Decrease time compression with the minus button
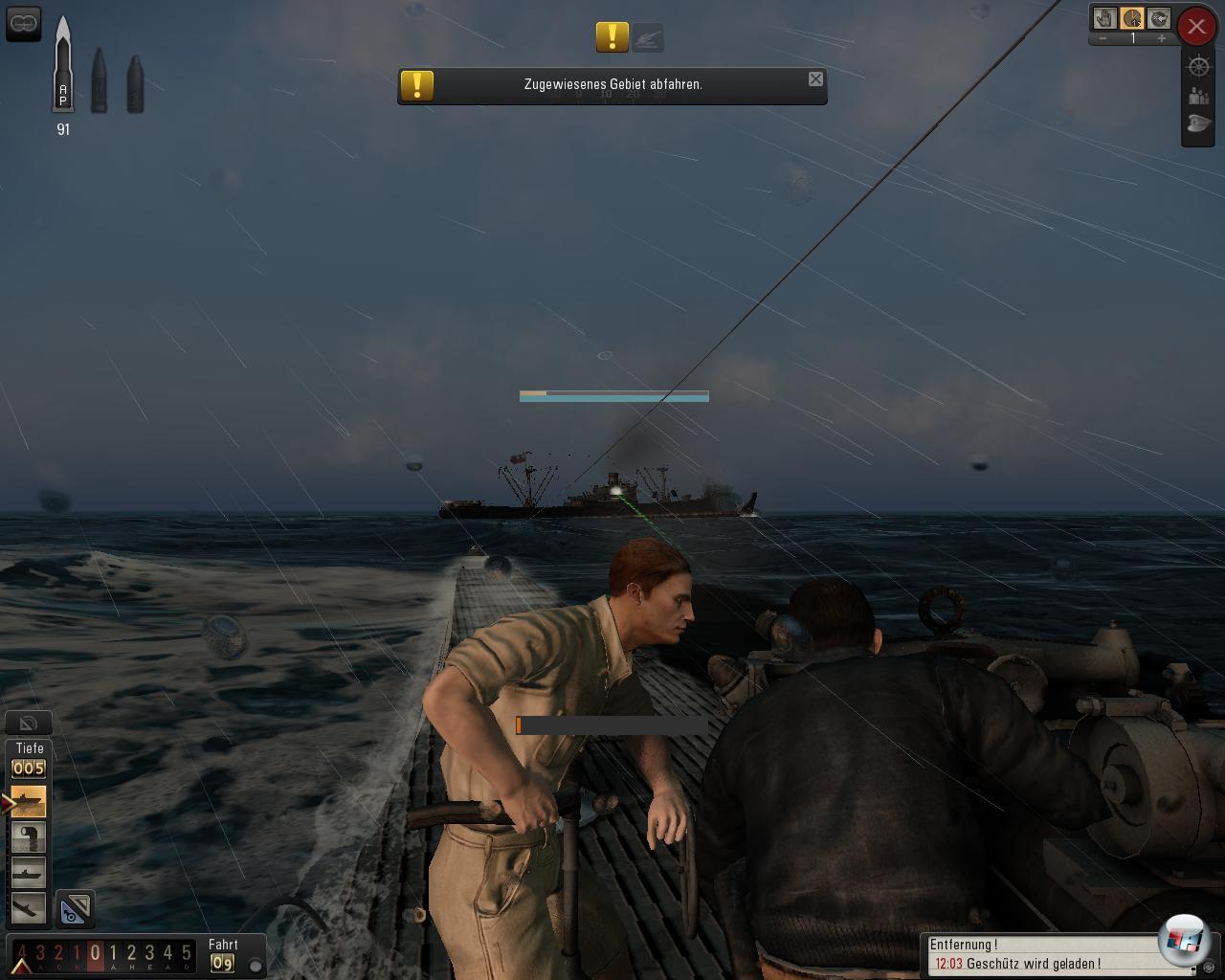Screen dimensions: 1225x980 (x=1103, y=38)
